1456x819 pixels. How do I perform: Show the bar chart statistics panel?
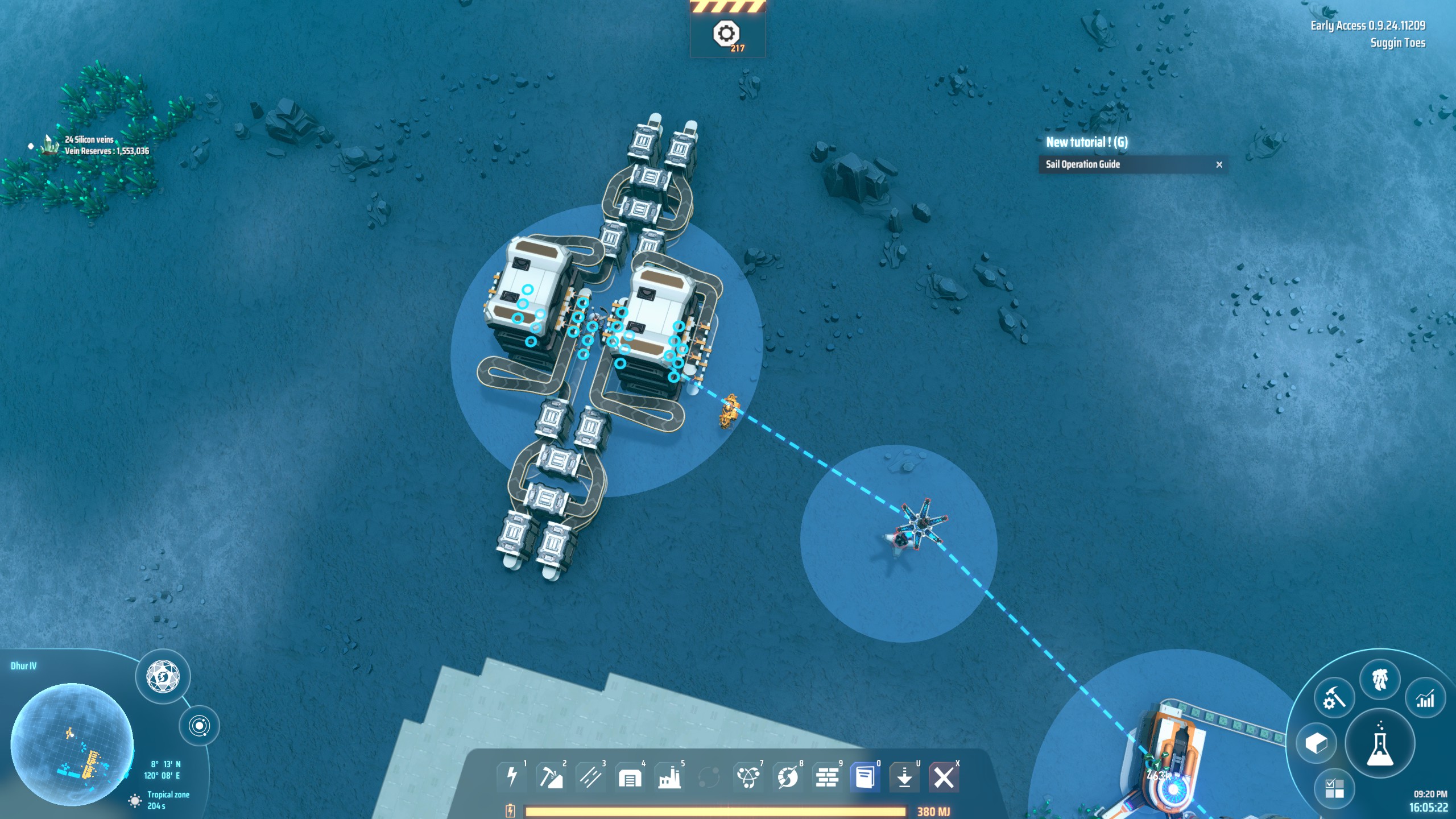click(1425, 698)
